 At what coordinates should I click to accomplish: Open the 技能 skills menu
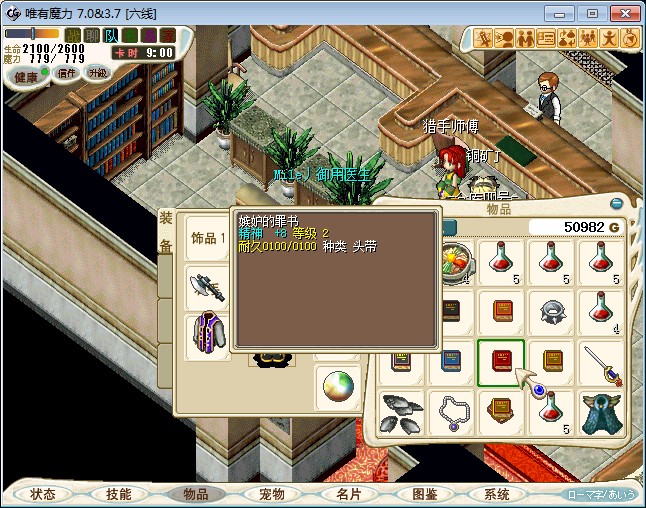119,494
